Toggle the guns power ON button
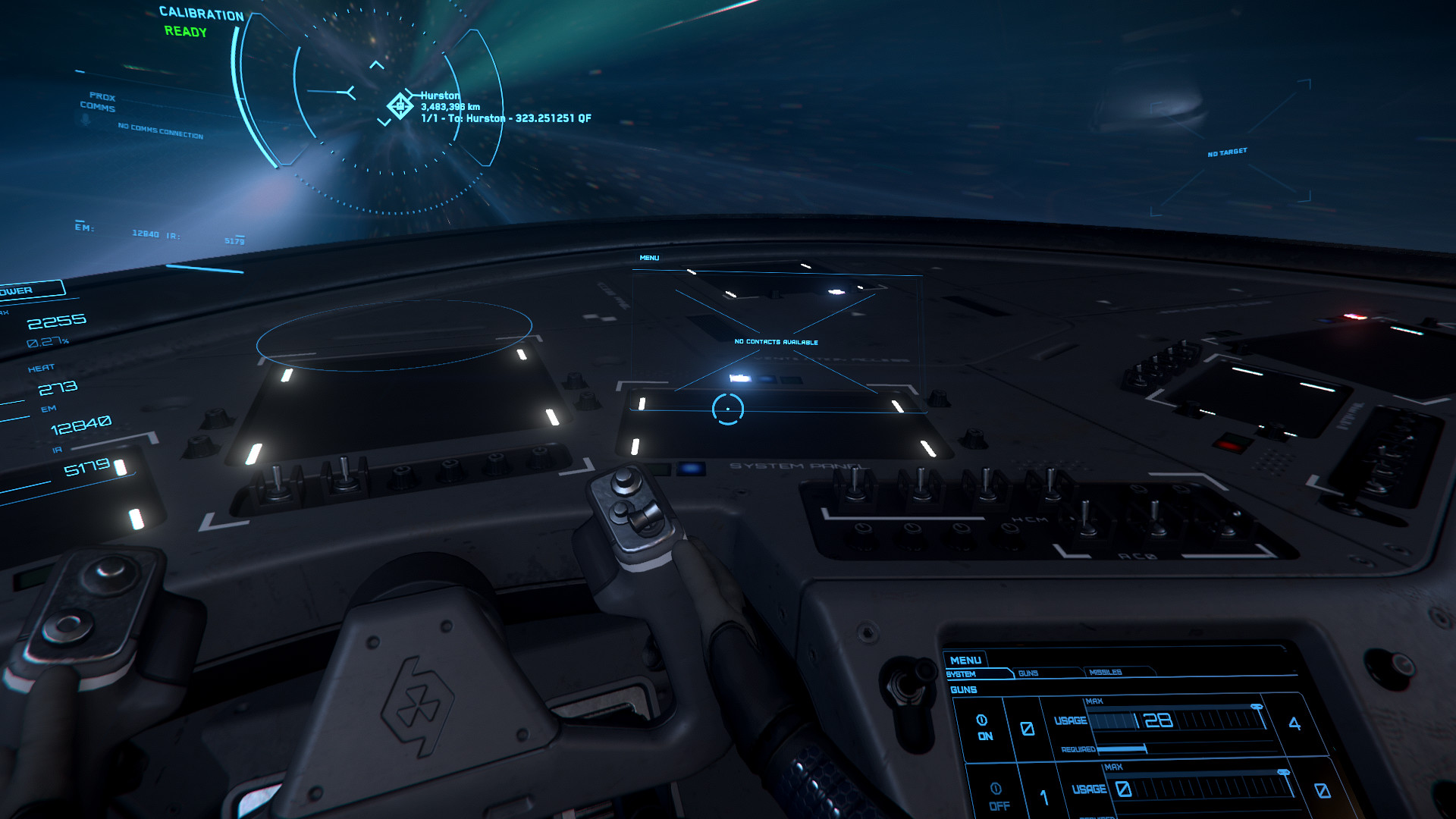 click(983, 726)
